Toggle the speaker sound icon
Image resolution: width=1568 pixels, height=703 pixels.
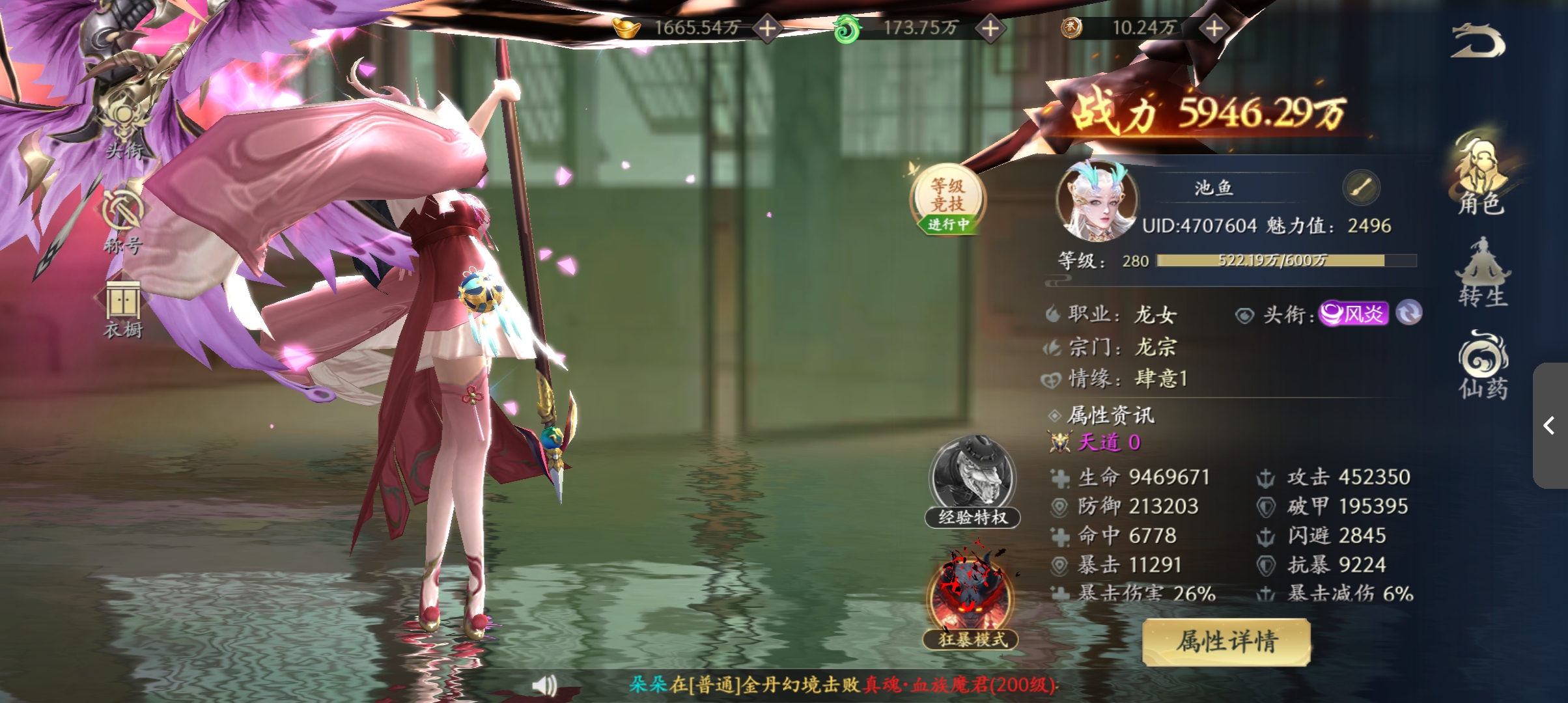544,685
